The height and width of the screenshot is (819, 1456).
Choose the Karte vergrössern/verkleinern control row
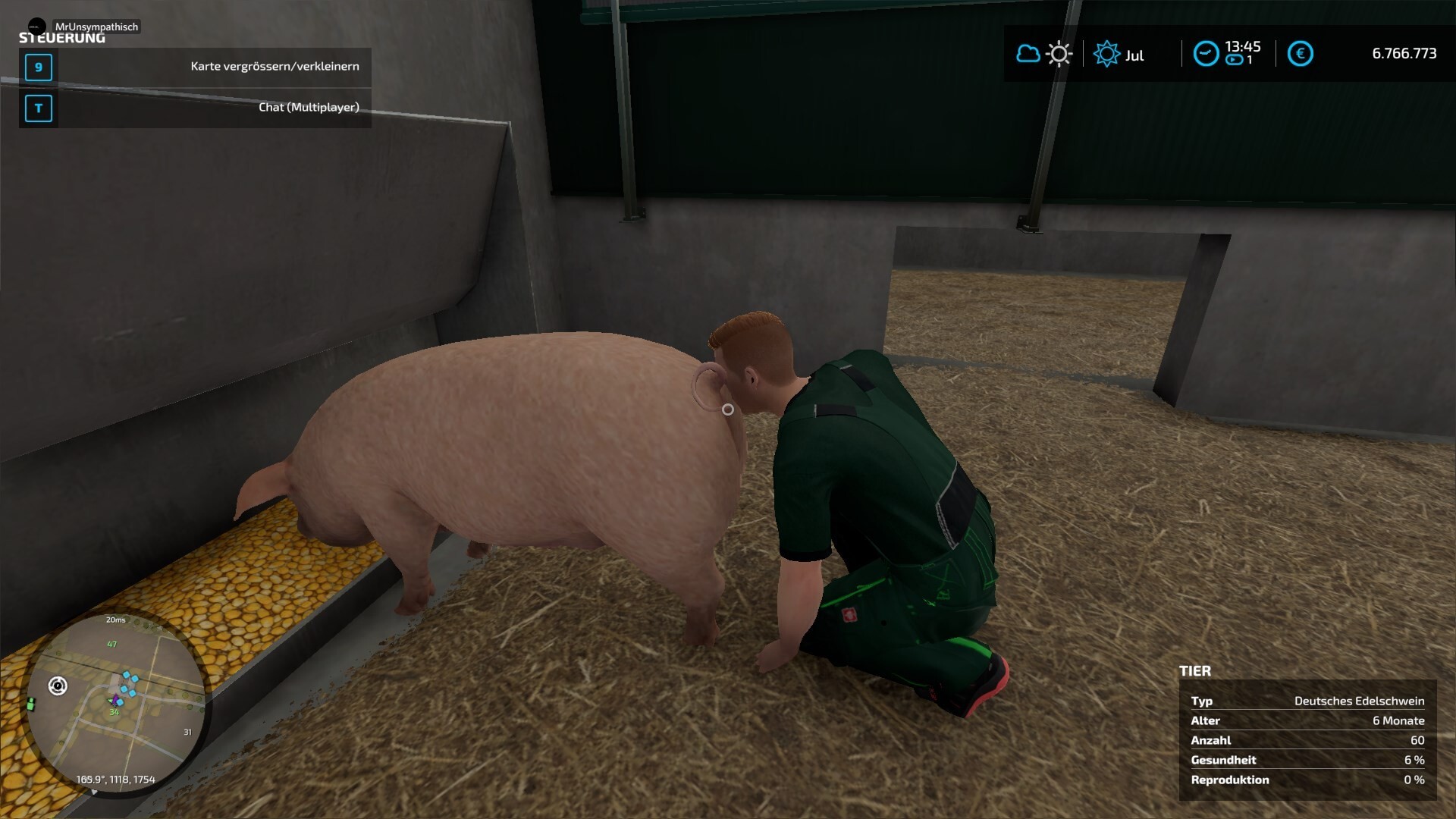[x=195, y=67]
